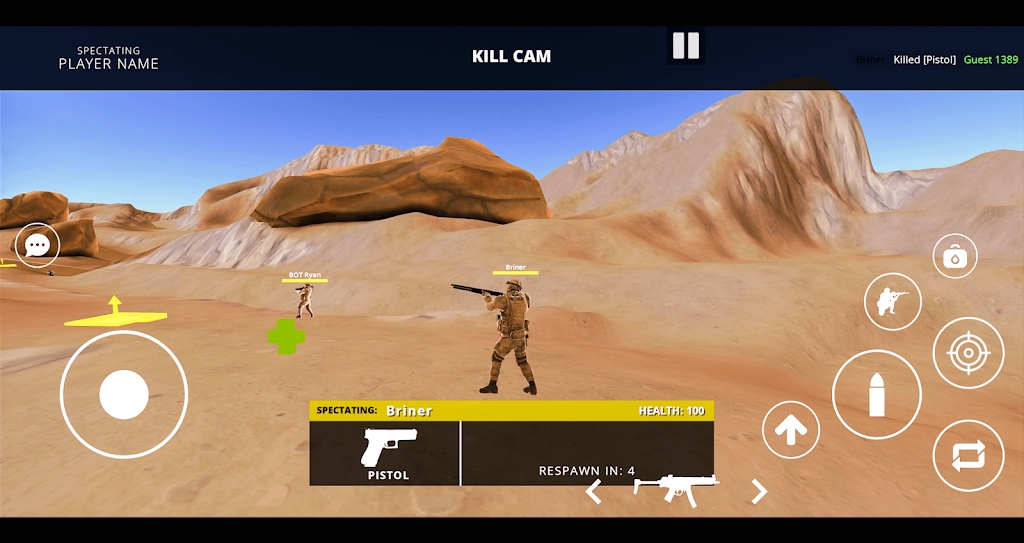This screenshot has height=543, width=1024.
Task: Tap the virtual movement joystick
Action: (124, 394)
